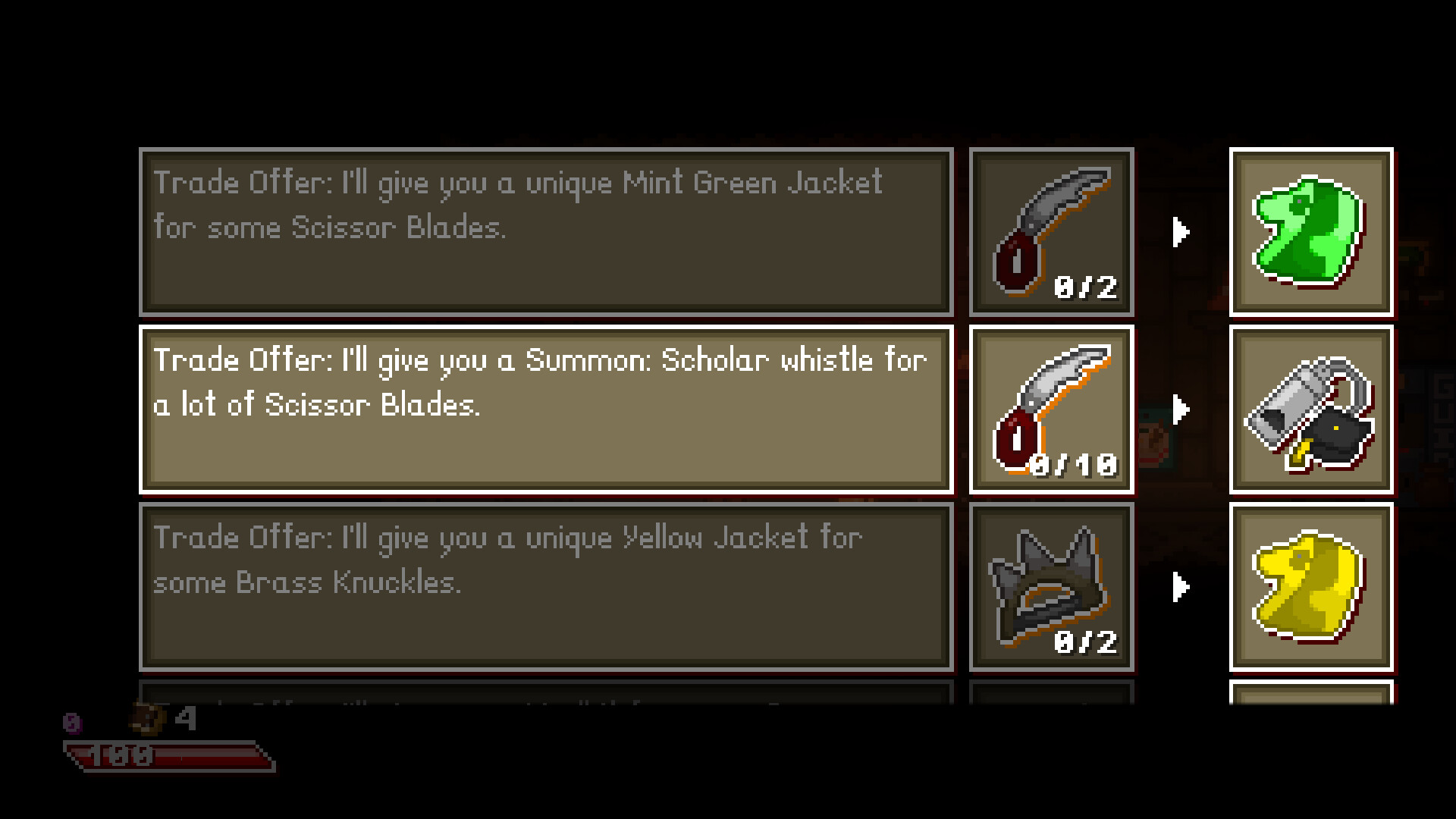Screen dimensions: 1456x819
Task: Open the Brass Knuckles trade description panel
Action: click(x=546, y=585)
